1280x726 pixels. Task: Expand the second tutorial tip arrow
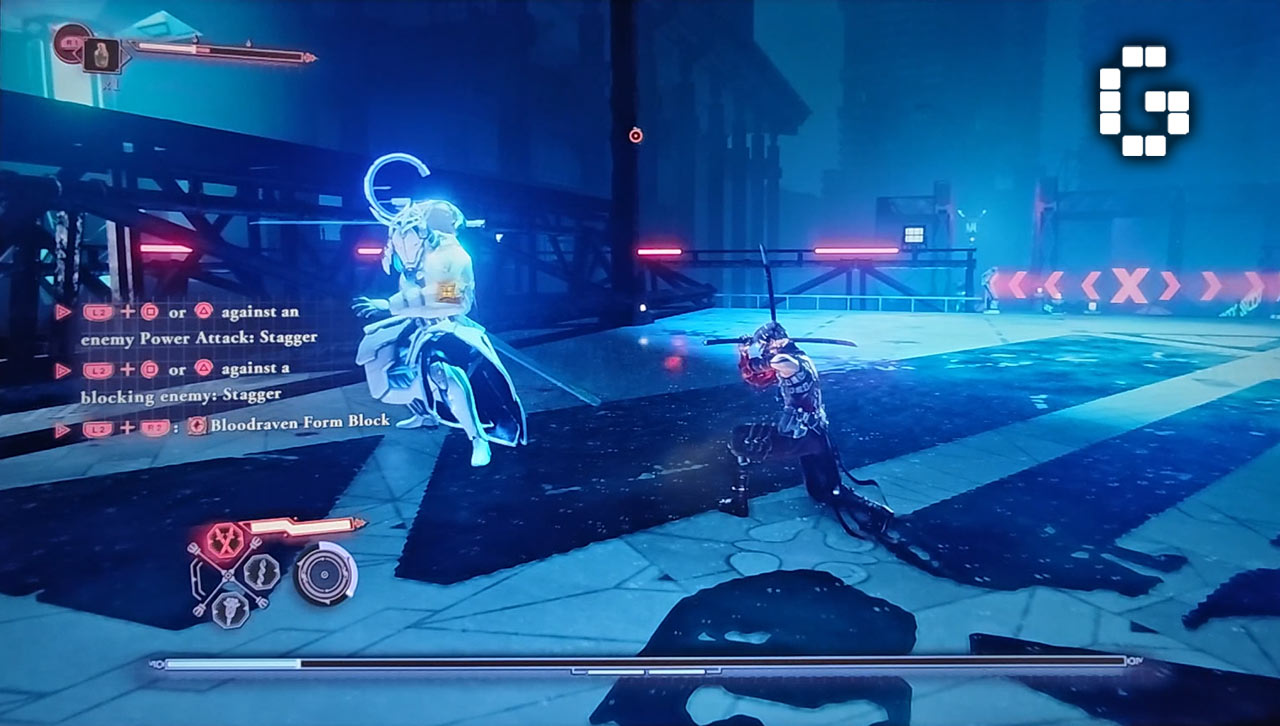pyautogui.click(x=63, y=369)
